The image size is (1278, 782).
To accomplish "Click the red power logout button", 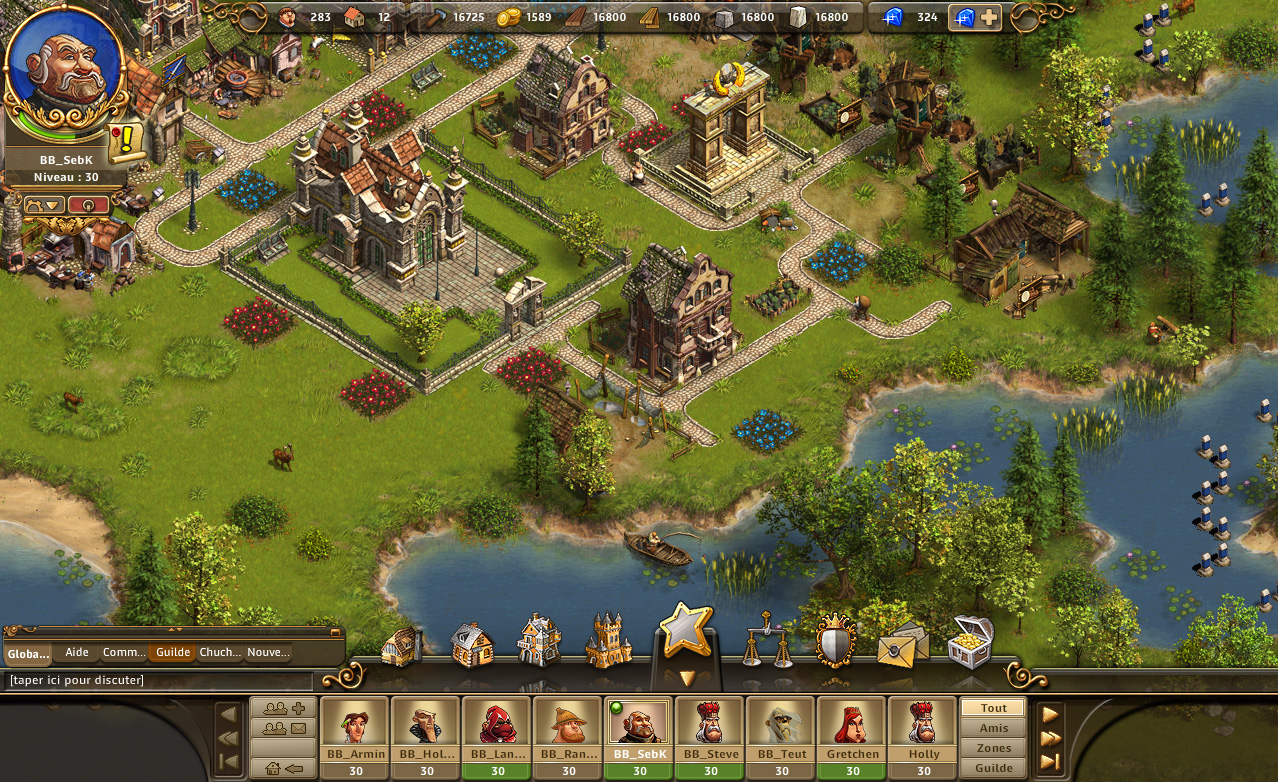I will (89, 205).
